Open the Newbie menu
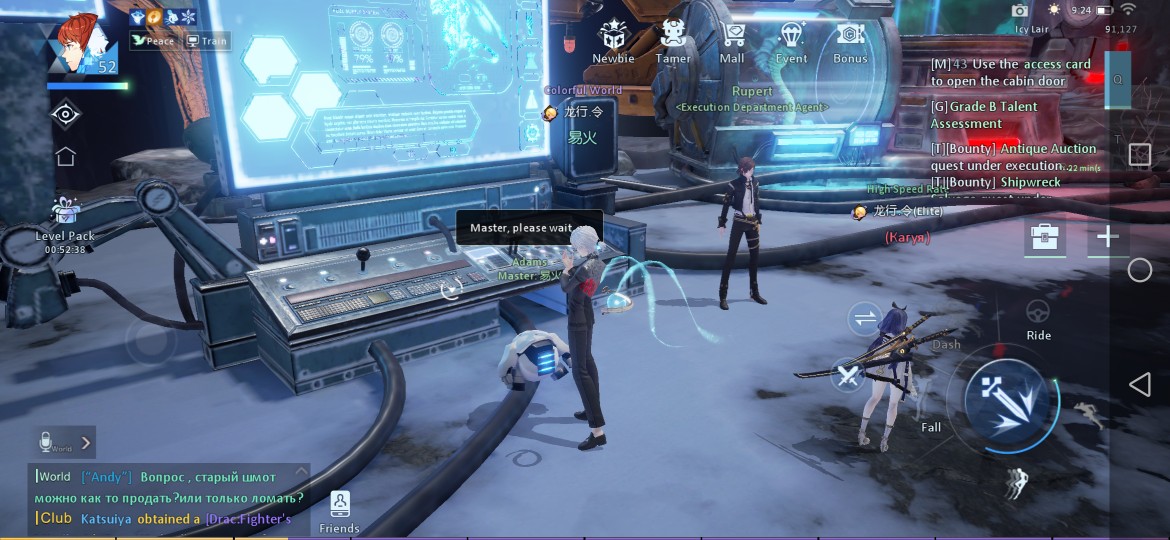 pyautogui.click(x=613, y=41)
